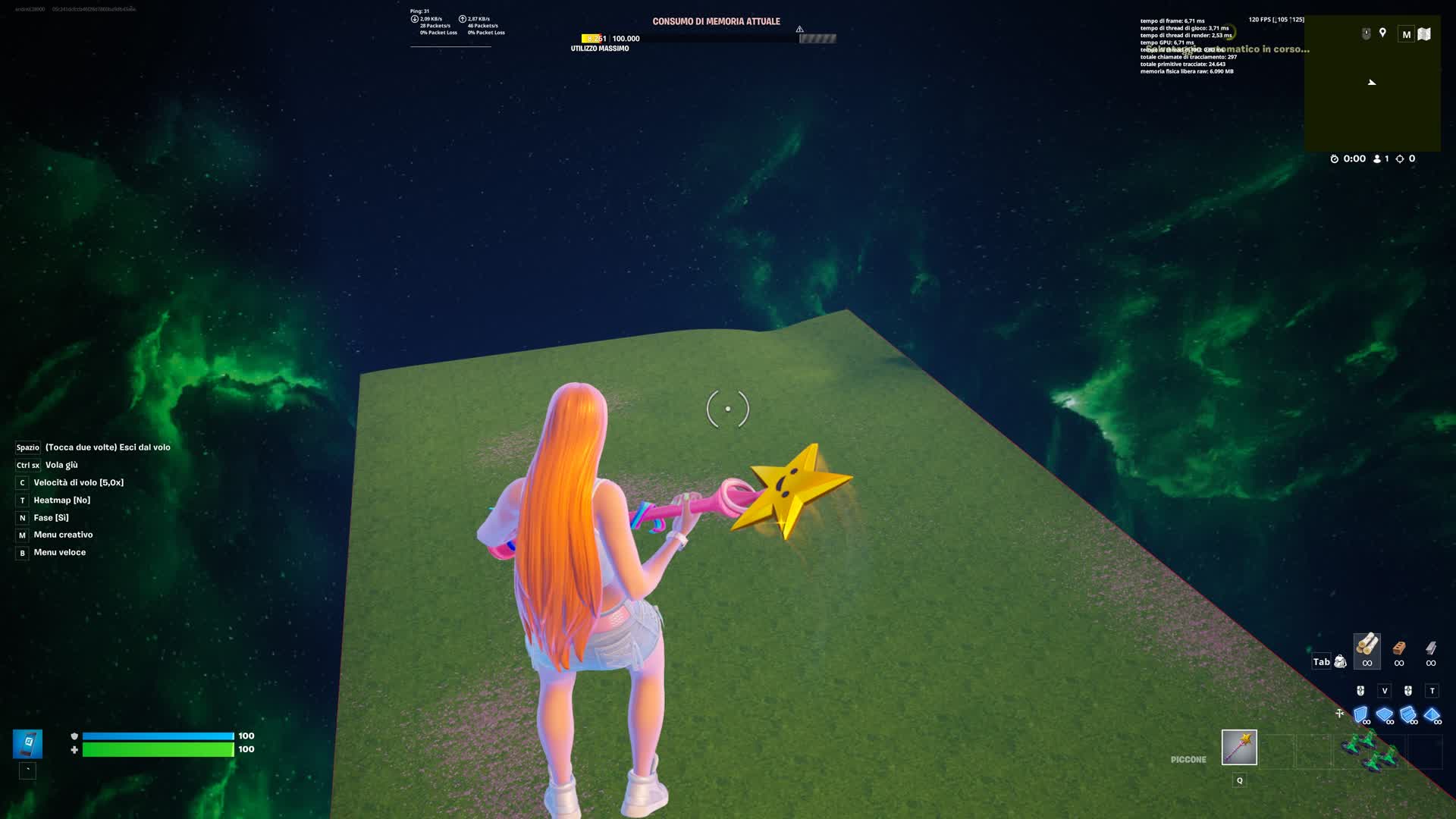Select the Piccone hotbar slot
Screen dimensions: 1456x819
[x=1238, y=748]
